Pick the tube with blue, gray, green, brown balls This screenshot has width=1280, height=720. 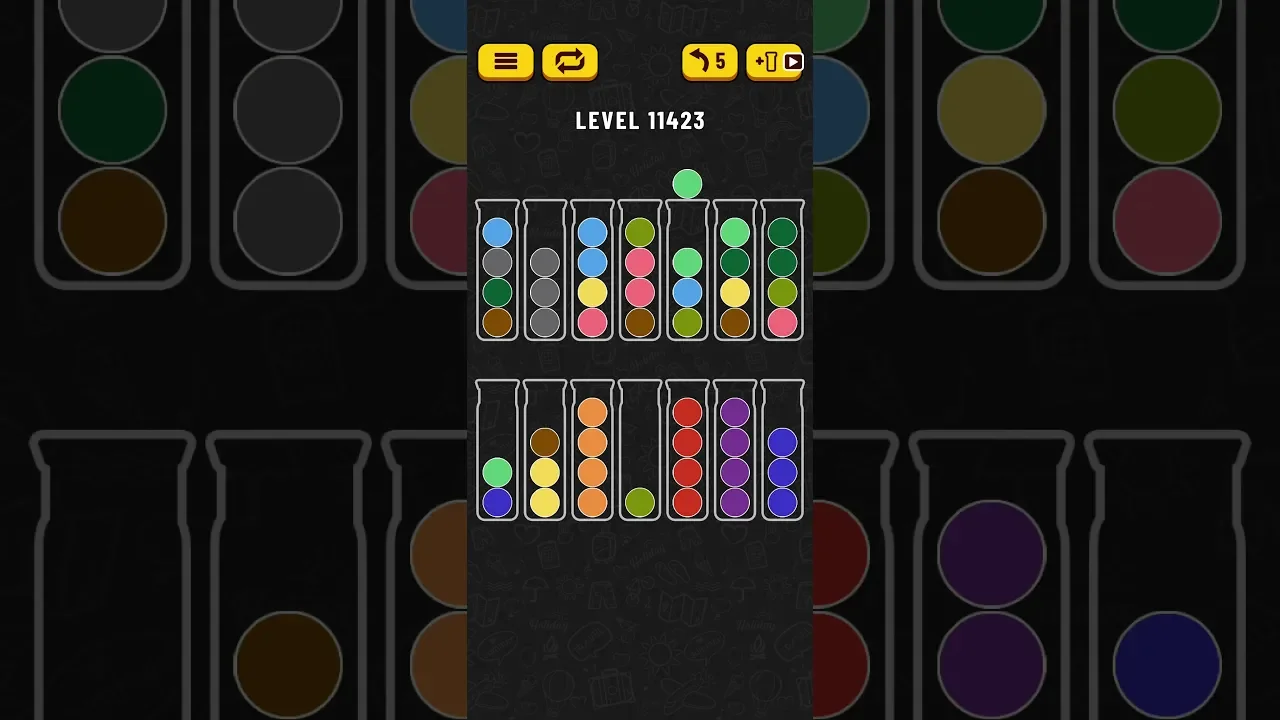coord(497,272)
